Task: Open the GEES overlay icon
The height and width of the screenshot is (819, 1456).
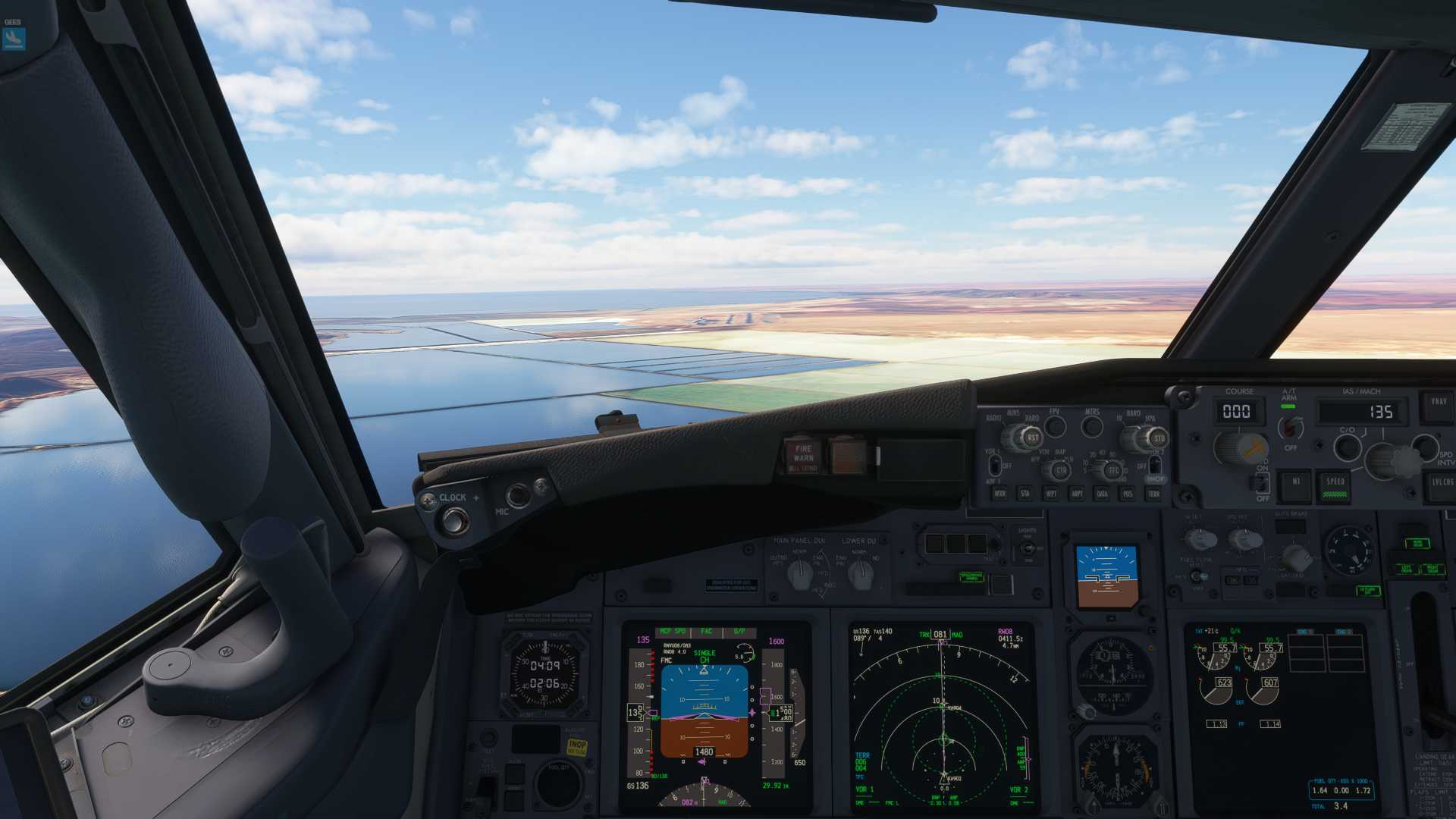Action: (14, 37)
